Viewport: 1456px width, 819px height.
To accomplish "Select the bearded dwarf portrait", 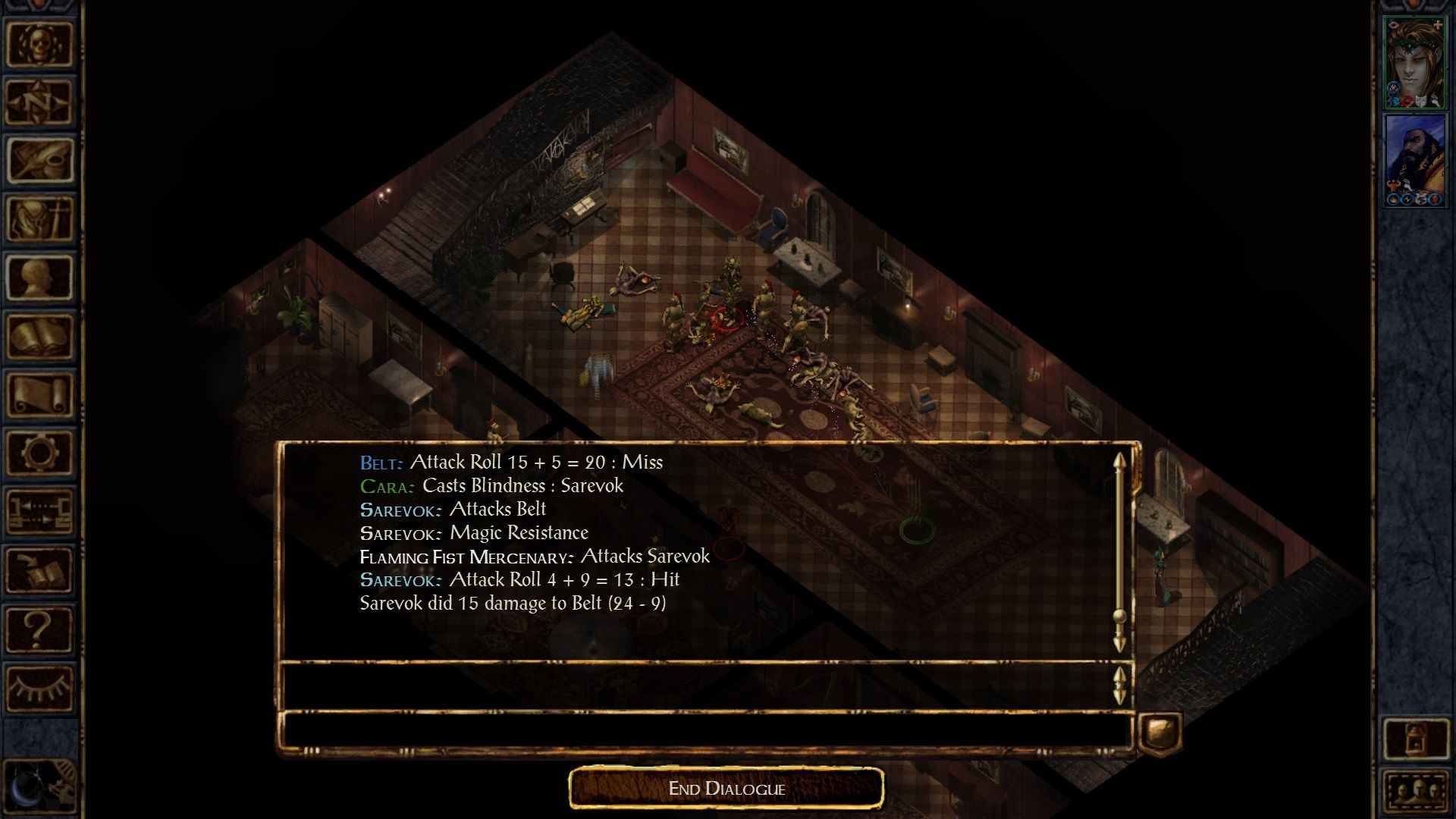I will (1414, 161).
